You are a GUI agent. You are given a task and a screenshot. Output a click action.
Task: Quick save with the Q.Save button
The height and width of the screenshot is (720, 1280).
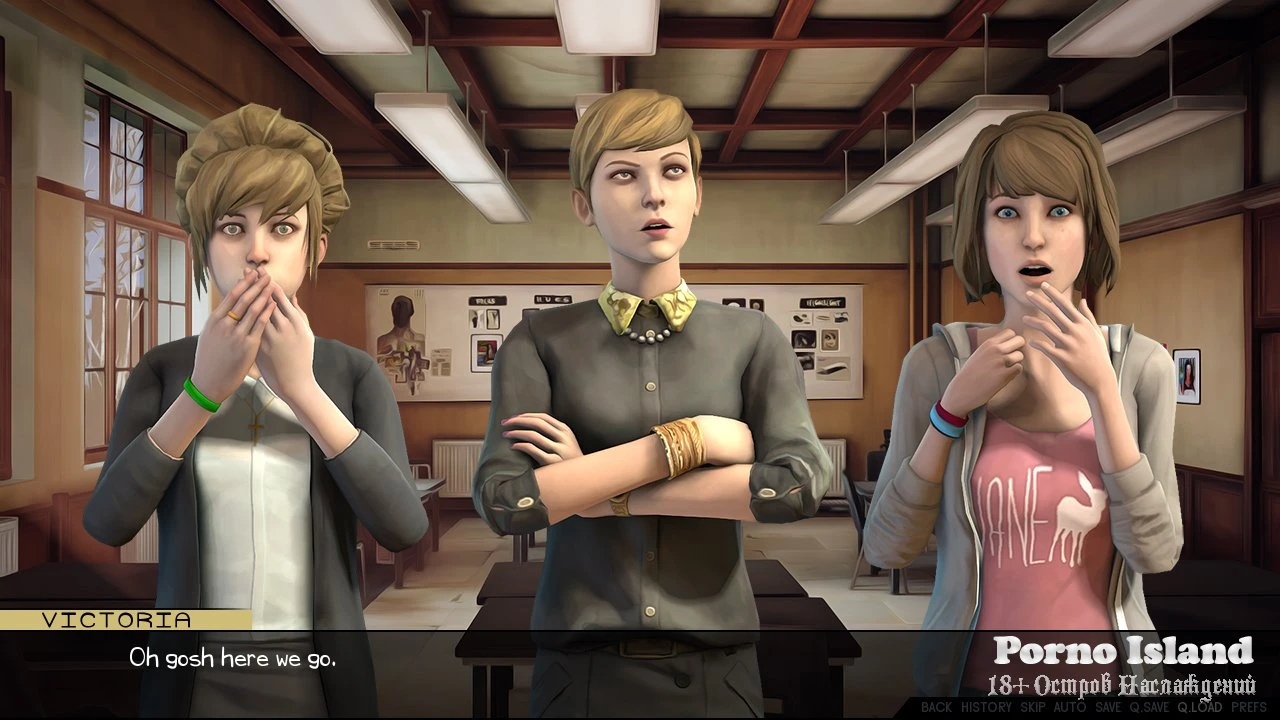(x=1149, y=707)
